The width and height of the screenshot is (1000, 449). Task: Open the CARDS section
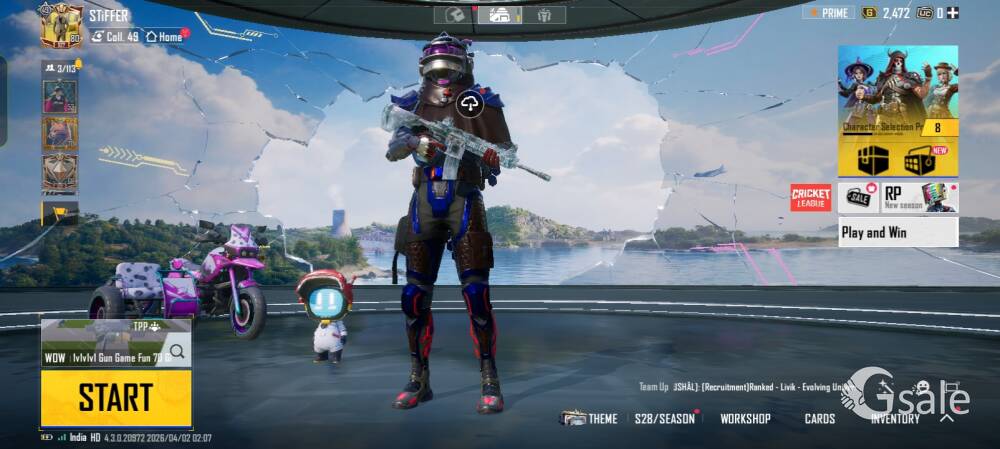pos(820,418)
